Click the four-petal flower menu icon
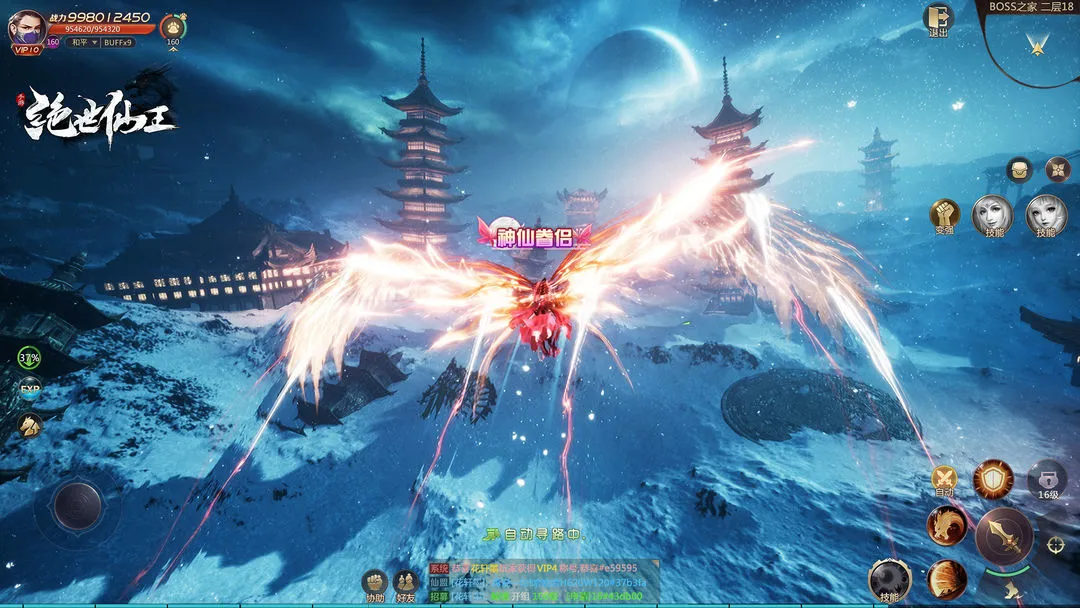The height and width of the screenshot is (608, 1080). coord(1057,169)
